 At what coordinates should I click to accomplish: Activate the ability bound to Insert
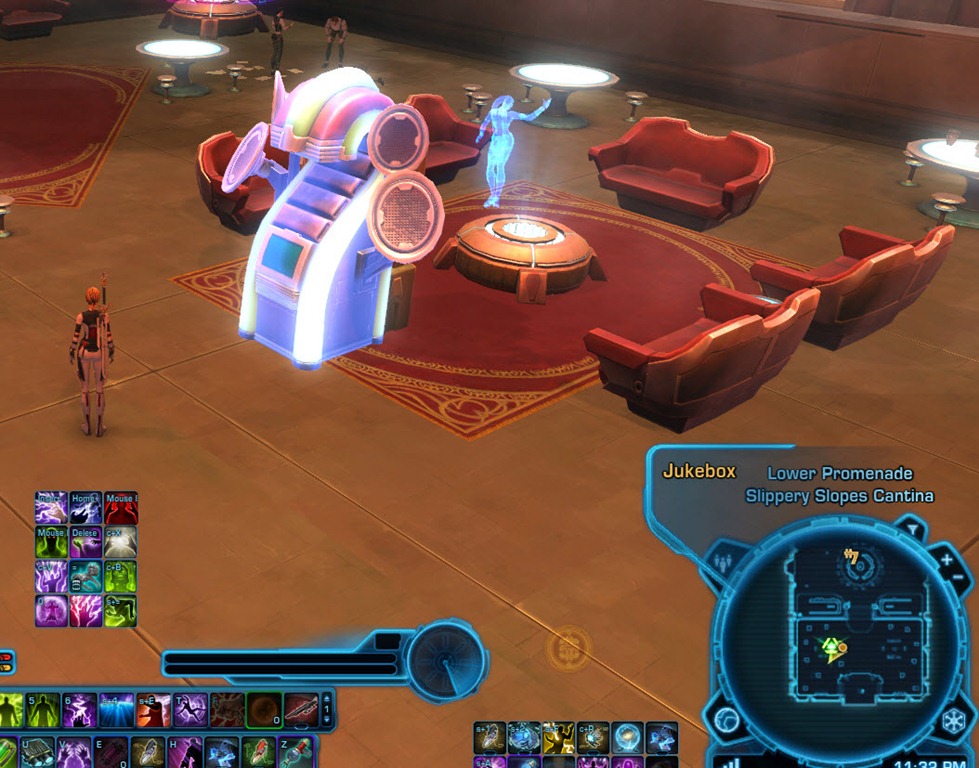pyautogui.click(x=50, y=508)
